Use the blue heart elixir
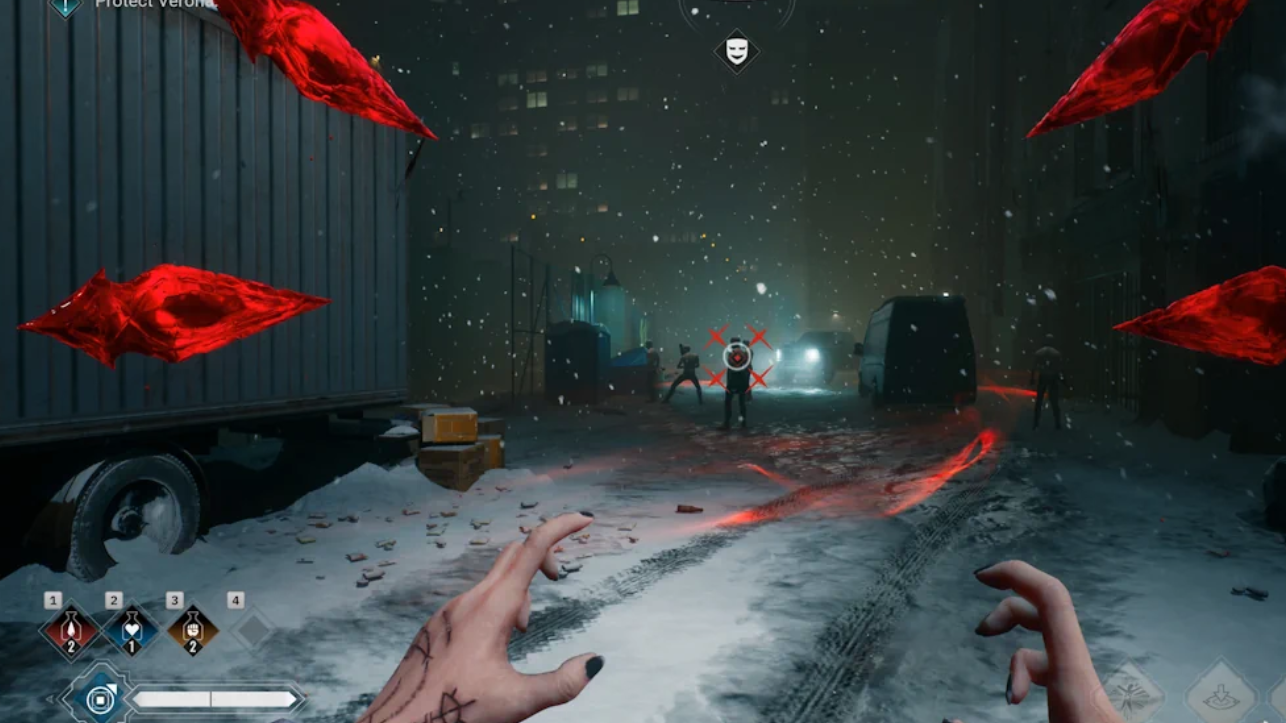 [x=131, y=631]
